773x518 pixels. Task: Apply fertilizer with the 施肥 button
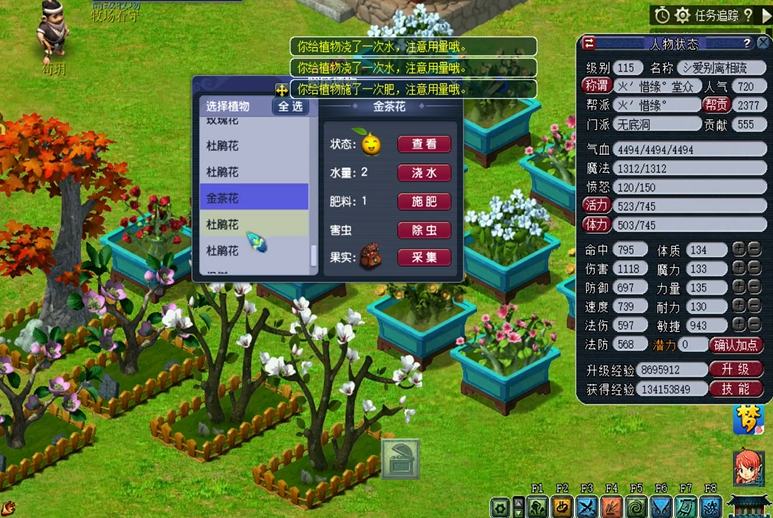[424, 201]
